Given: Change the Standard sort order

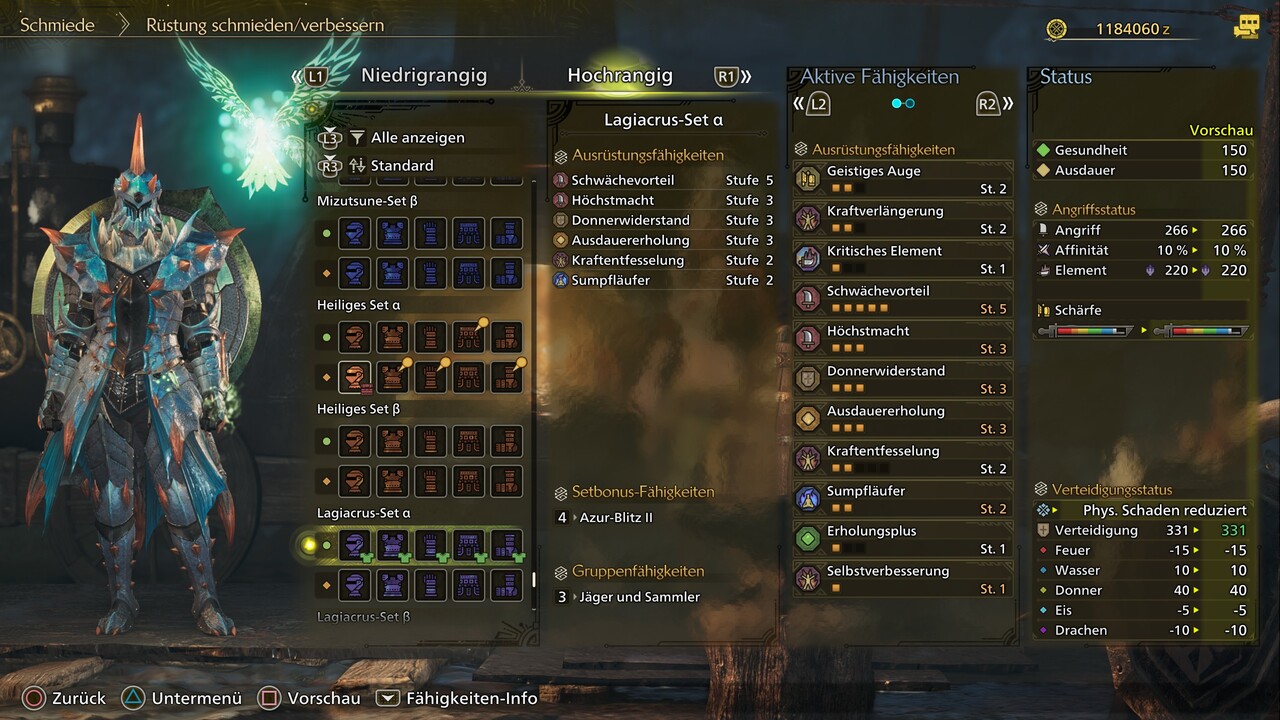Looking at the screenshot, I should coord(402,166).
